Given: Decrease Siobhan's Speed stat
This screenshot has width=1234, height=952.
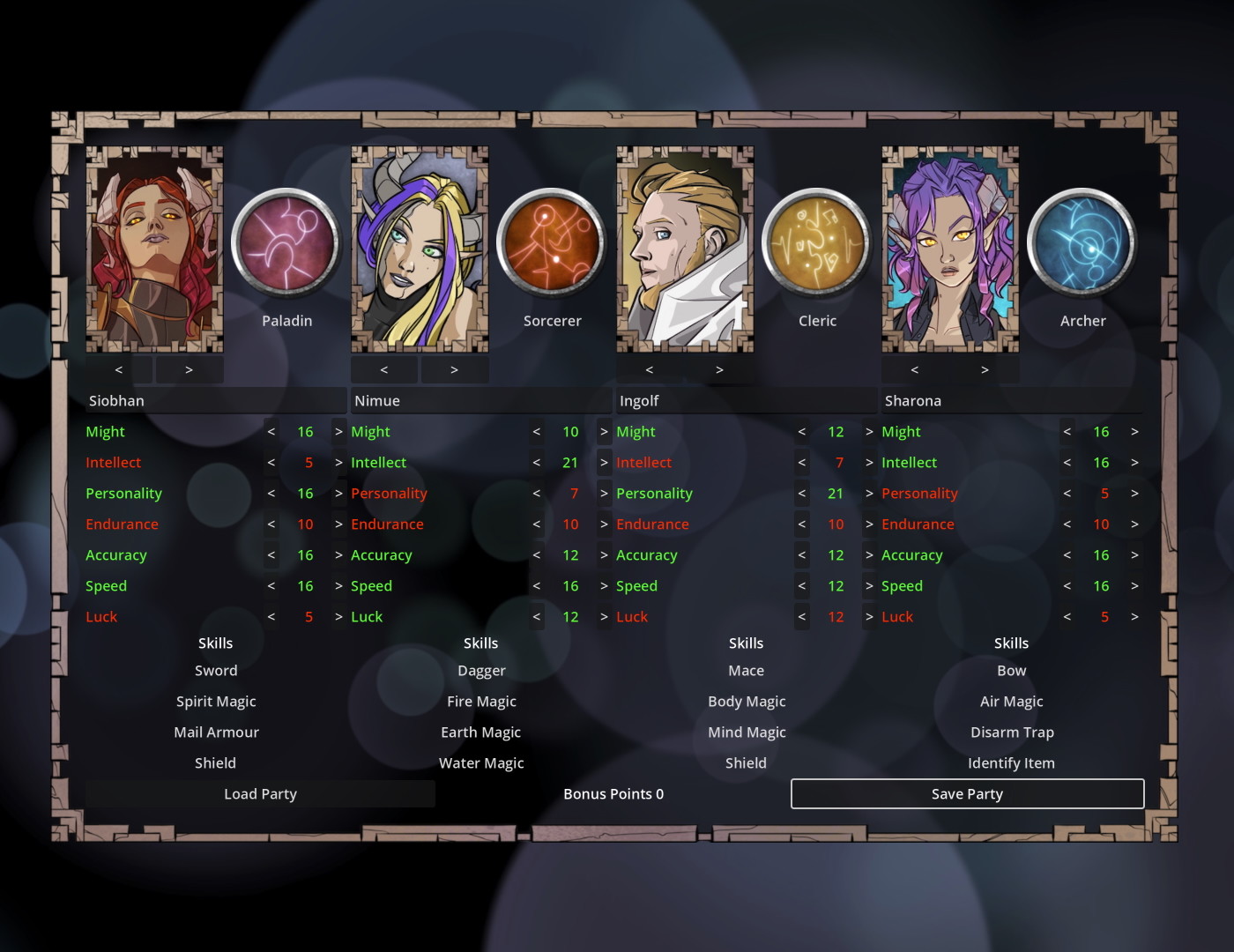Looking at the screenshot, I should click(x=271, y=585).
